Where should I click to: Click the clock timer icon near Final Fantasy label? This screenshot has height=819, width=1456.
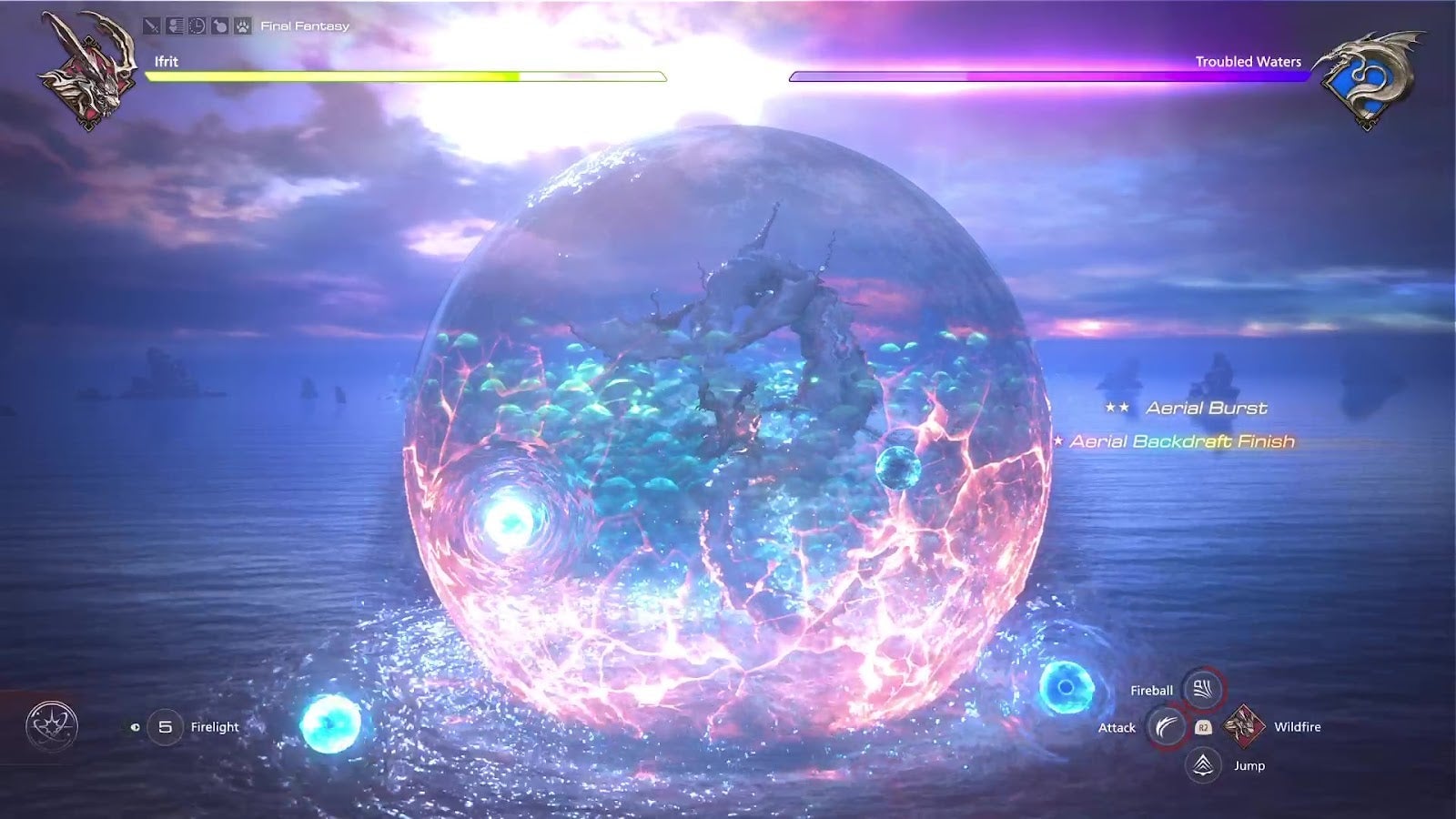[197, 25]
